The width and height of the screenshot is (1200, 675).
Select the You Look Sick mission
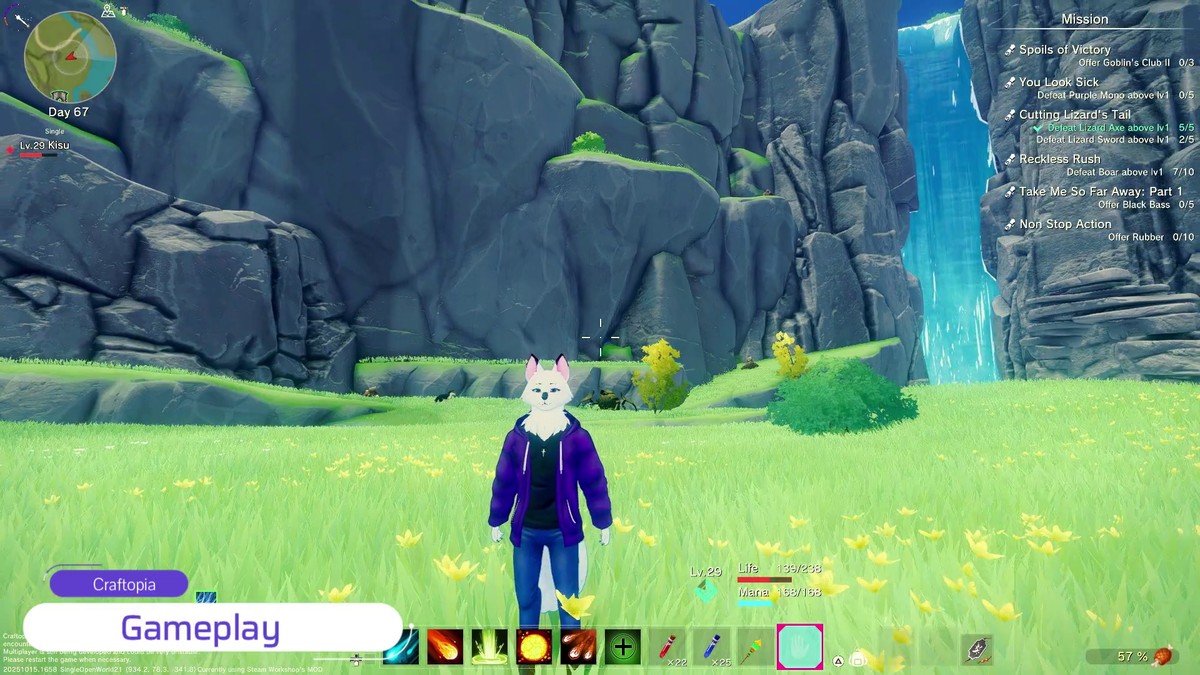(1058, 82)
